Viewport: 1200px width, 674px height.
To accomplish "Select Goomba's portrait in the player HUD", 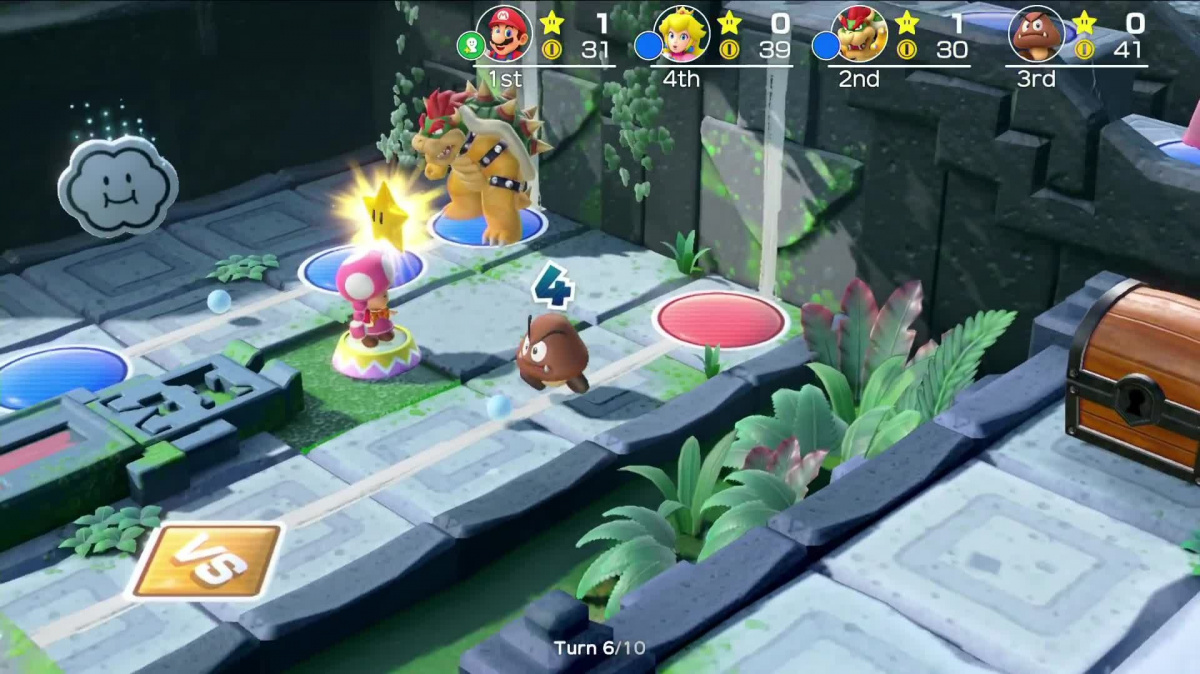I will [x=1037, y=34].
